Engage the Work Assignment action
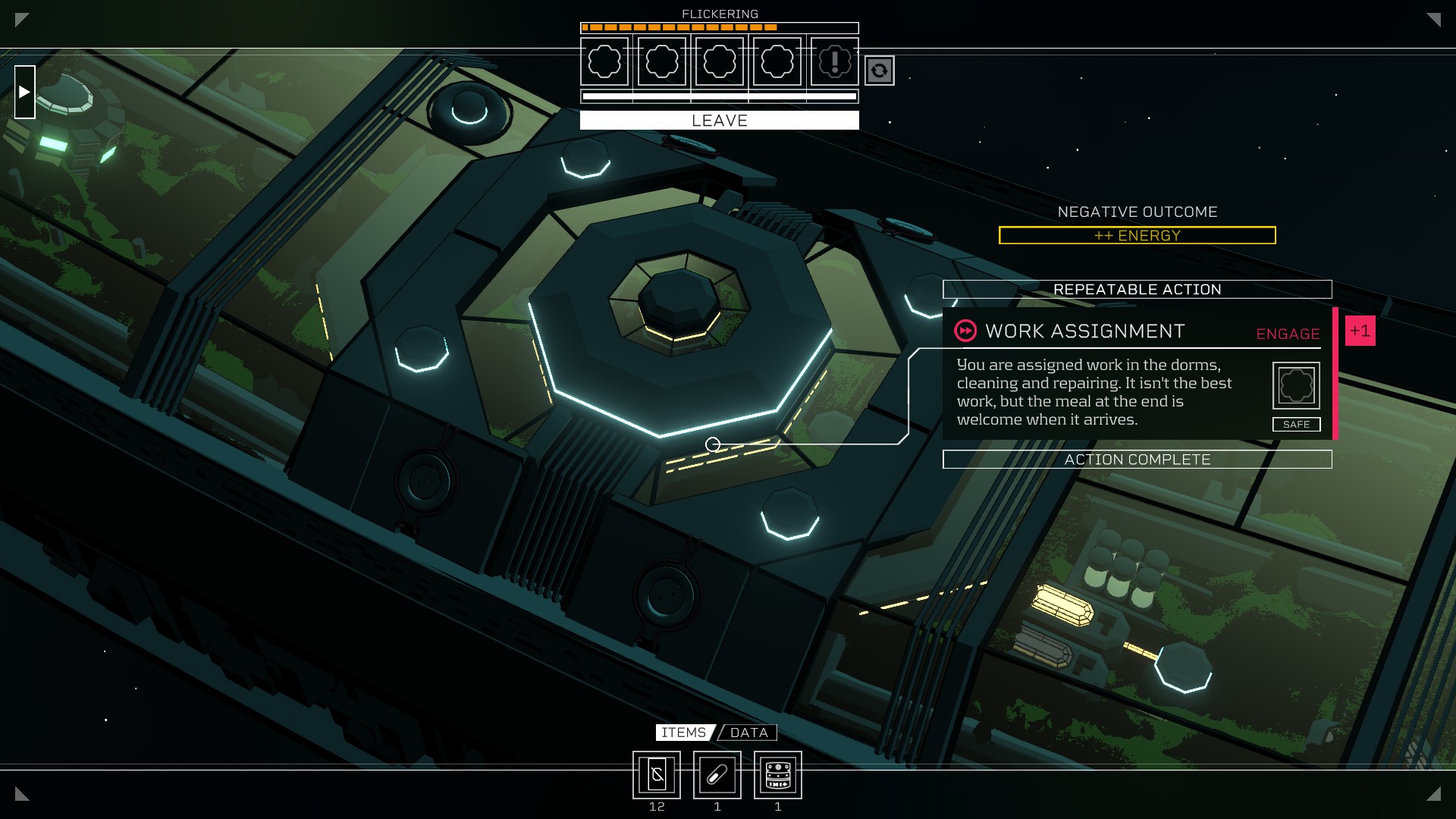Viewport: 1456px width, 819px height. (x=1288, y=334)
